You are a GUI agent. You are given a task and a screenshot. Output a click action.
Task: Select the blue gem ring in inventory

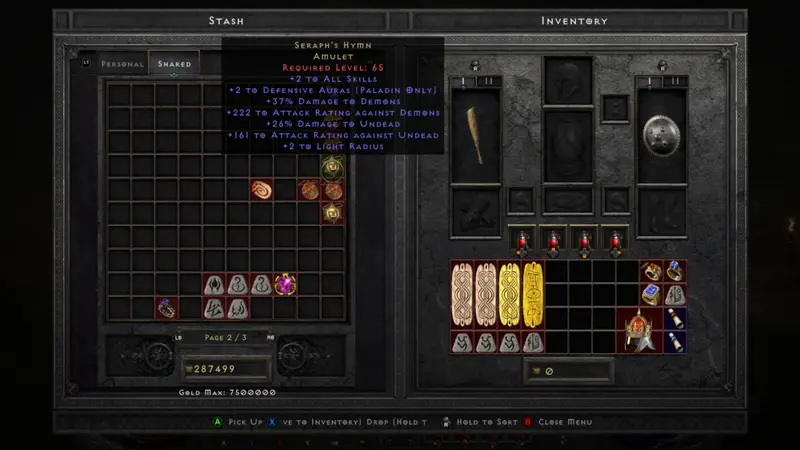click(x=650, y=295)
